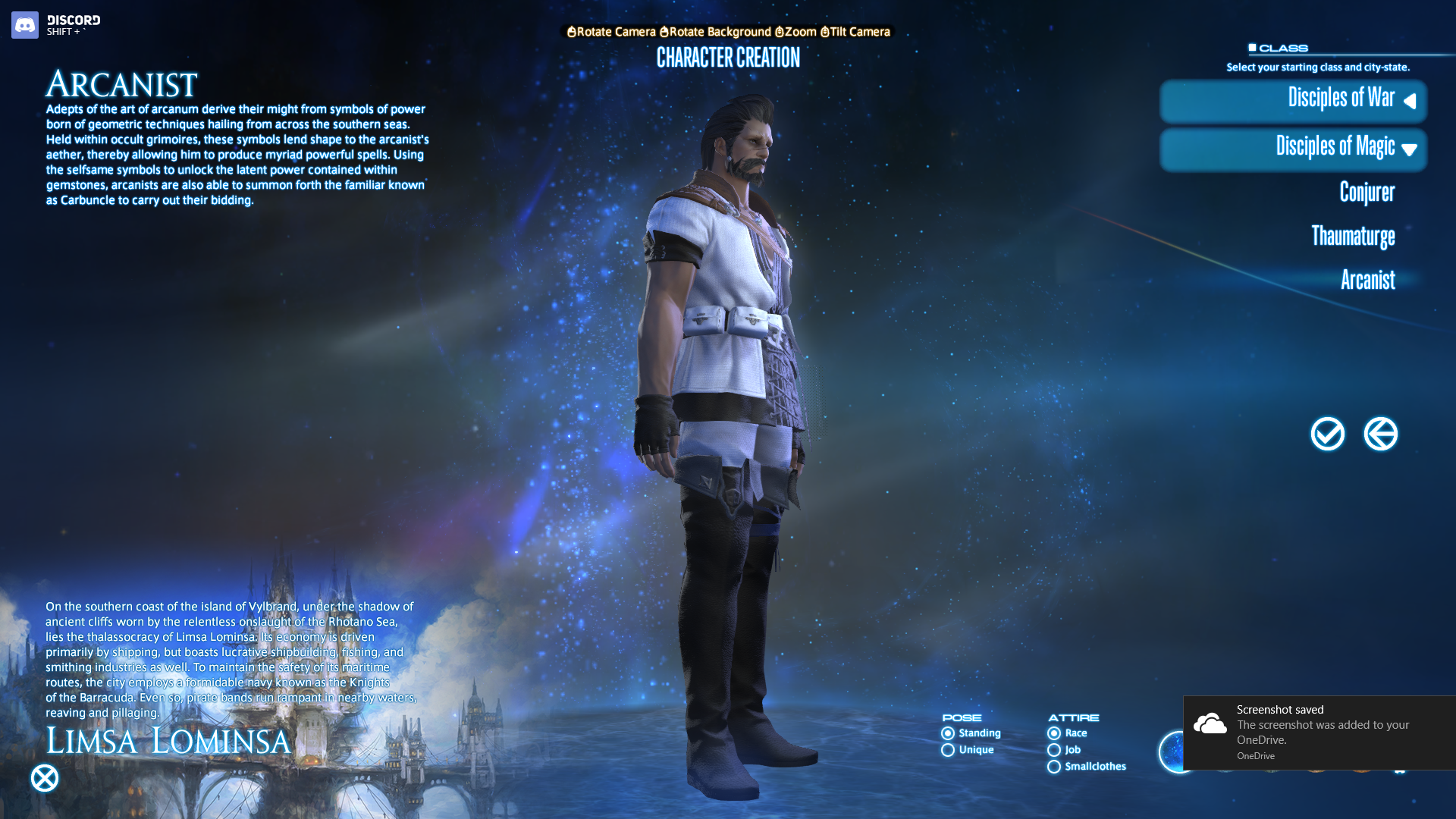The image size is (1456, 819).
Task: Open the Screenshot saved OneDrive notification
Action: pos(1319,733)
